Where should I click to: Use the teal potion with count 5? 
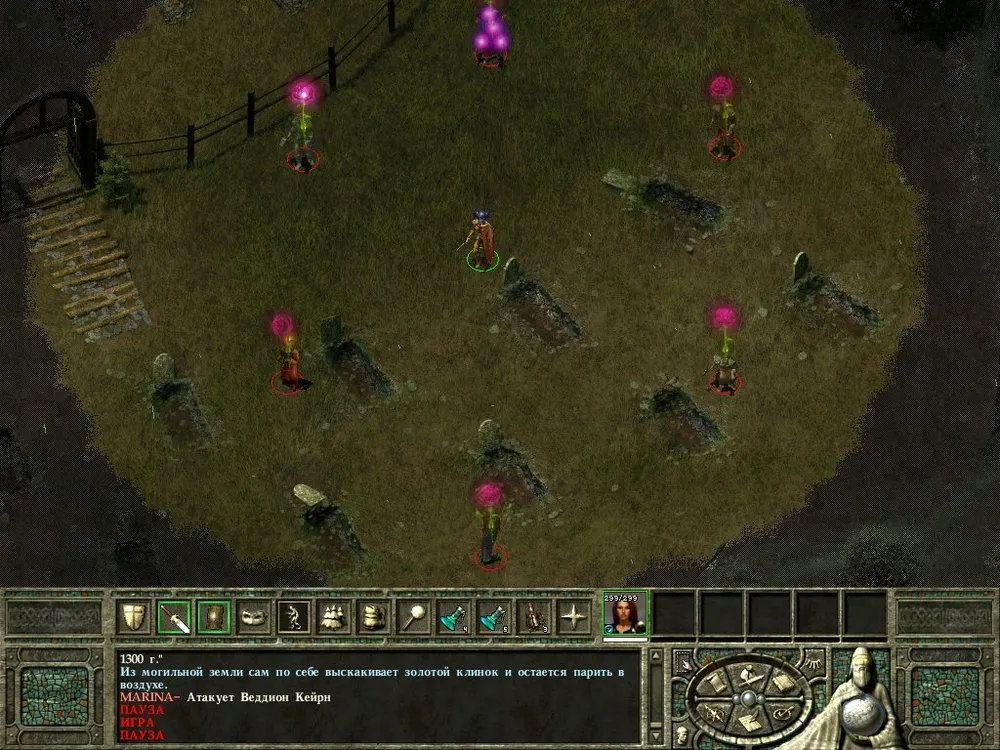[x=494, y=617]
